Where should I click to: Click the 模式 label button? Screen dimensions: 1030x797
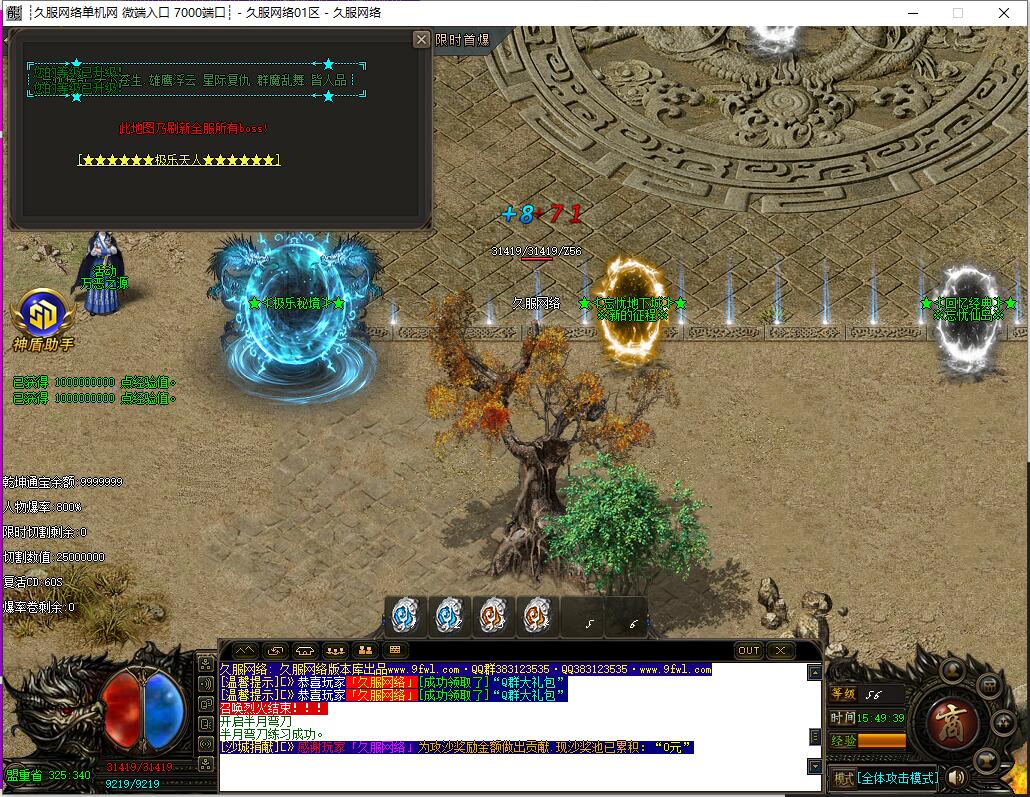[x=844, y=777]
